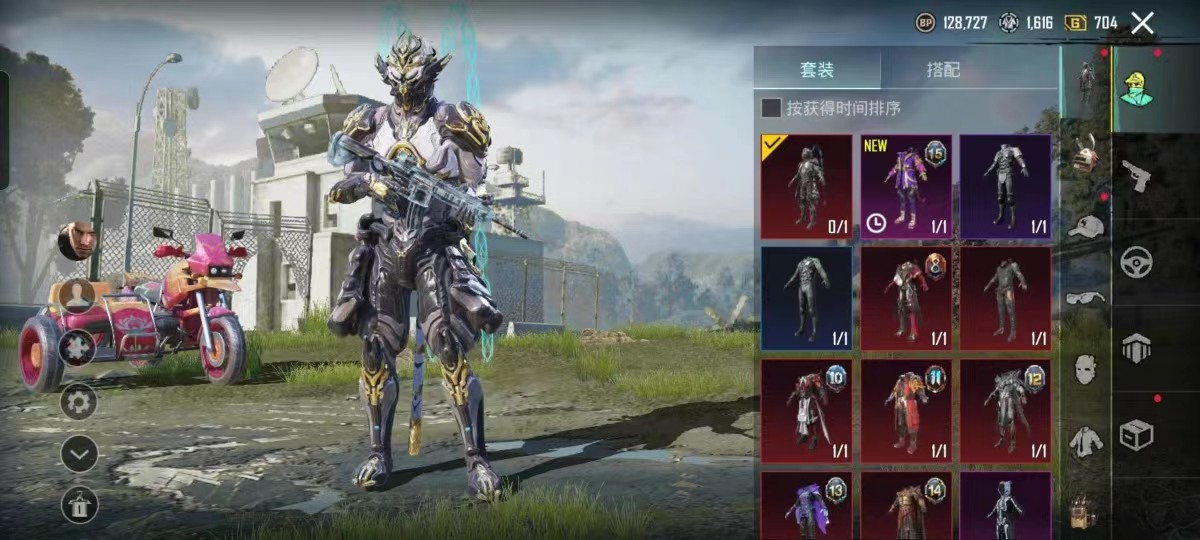Open the character face avatar button

tap(75, 241)
